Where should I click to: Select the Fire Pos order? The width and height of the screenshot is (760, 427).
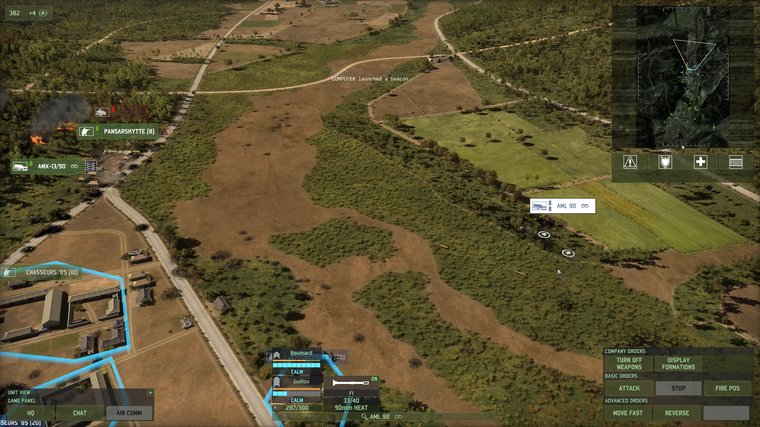[726, 388]
